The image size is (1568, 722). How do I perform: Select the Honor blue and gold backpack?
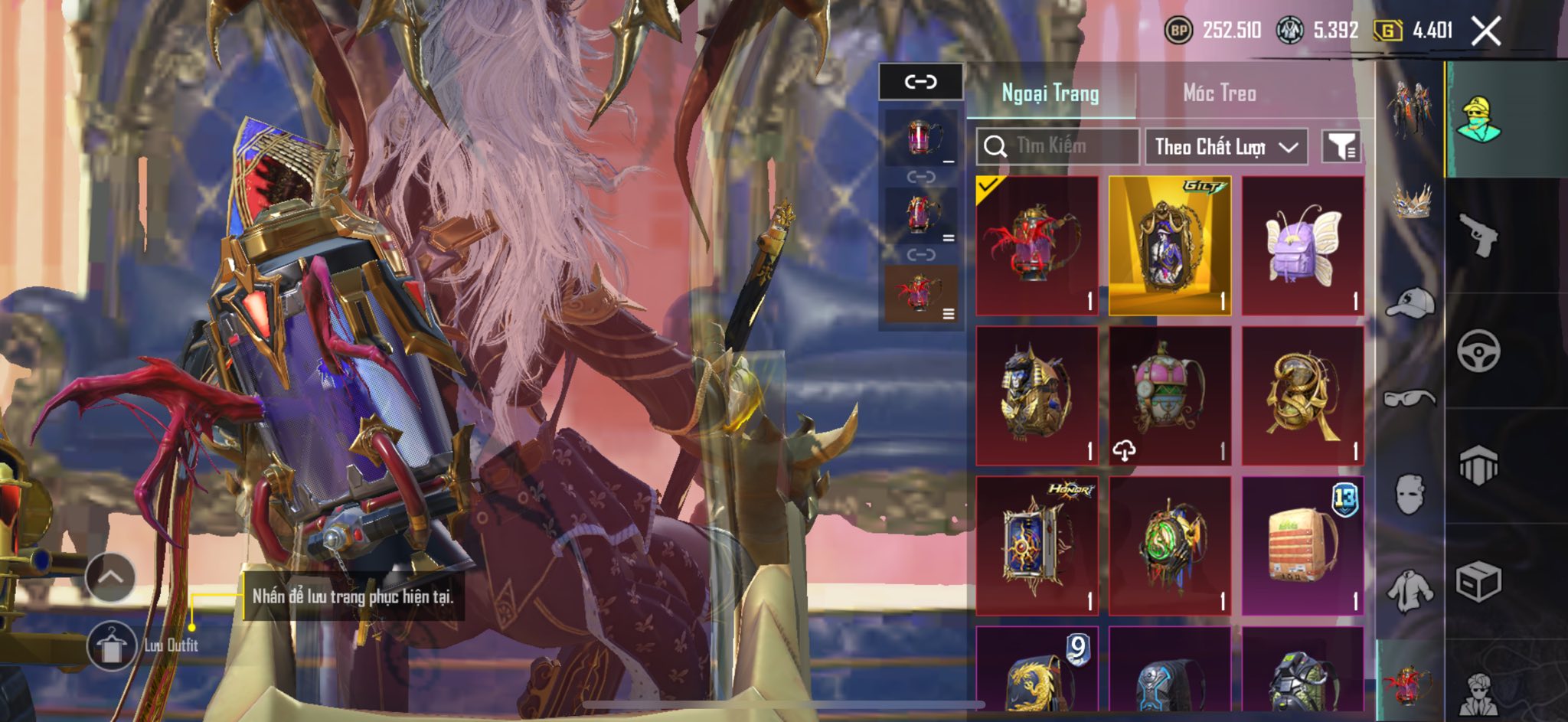pyautogui.click(x=1037, y=546)
